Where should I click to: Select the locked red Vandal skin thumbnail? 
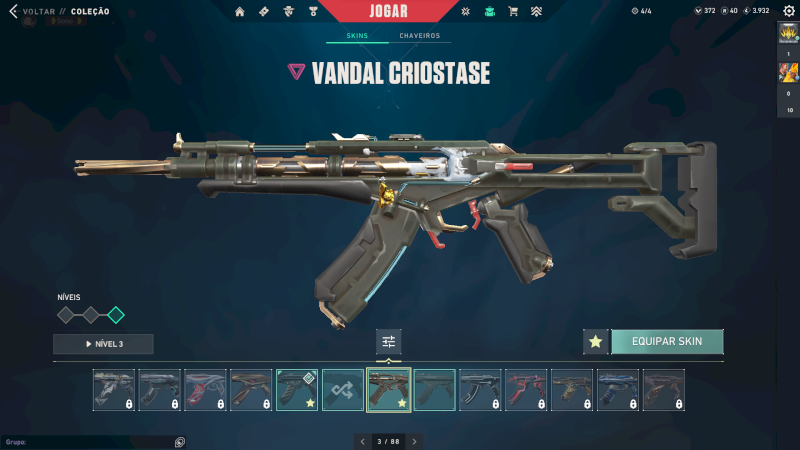click(x=526, y=390)
